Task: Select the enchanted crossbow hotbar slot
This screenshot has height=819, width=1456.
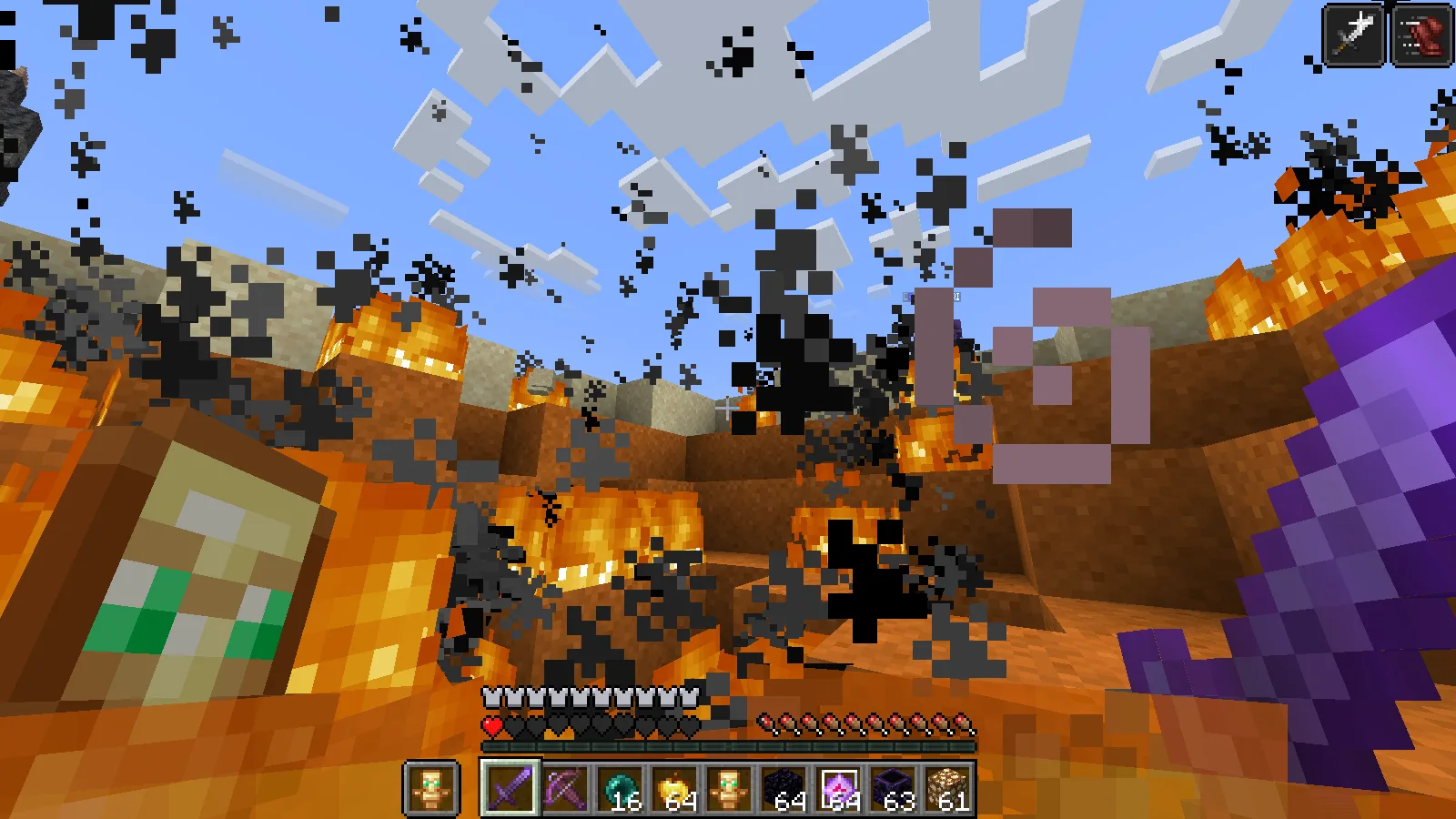Action: pyautogui.click(x=564, y=788)
